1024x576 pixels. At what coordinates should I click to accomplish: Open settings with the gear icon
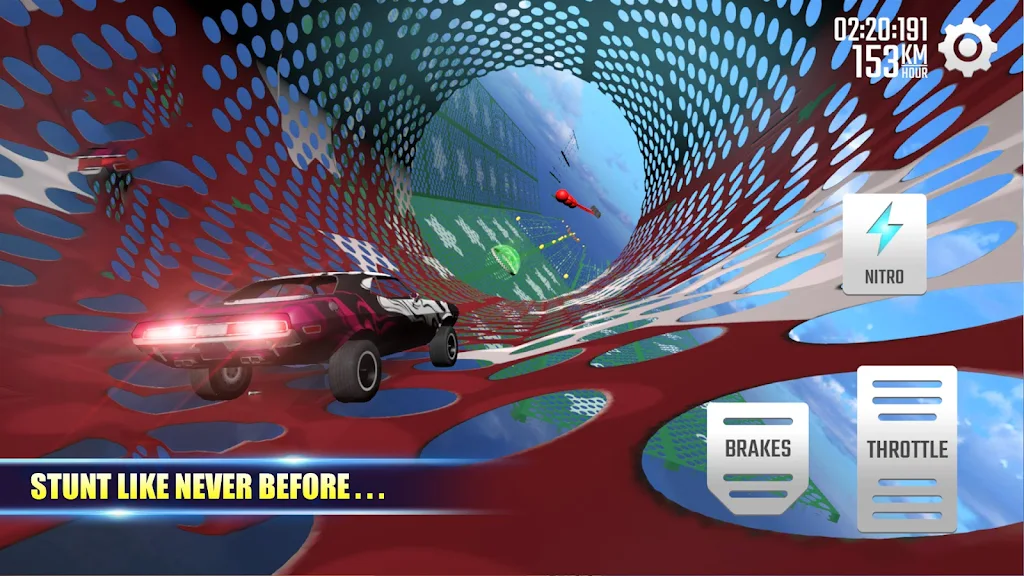pyautogui.click(x=967, y=48)
